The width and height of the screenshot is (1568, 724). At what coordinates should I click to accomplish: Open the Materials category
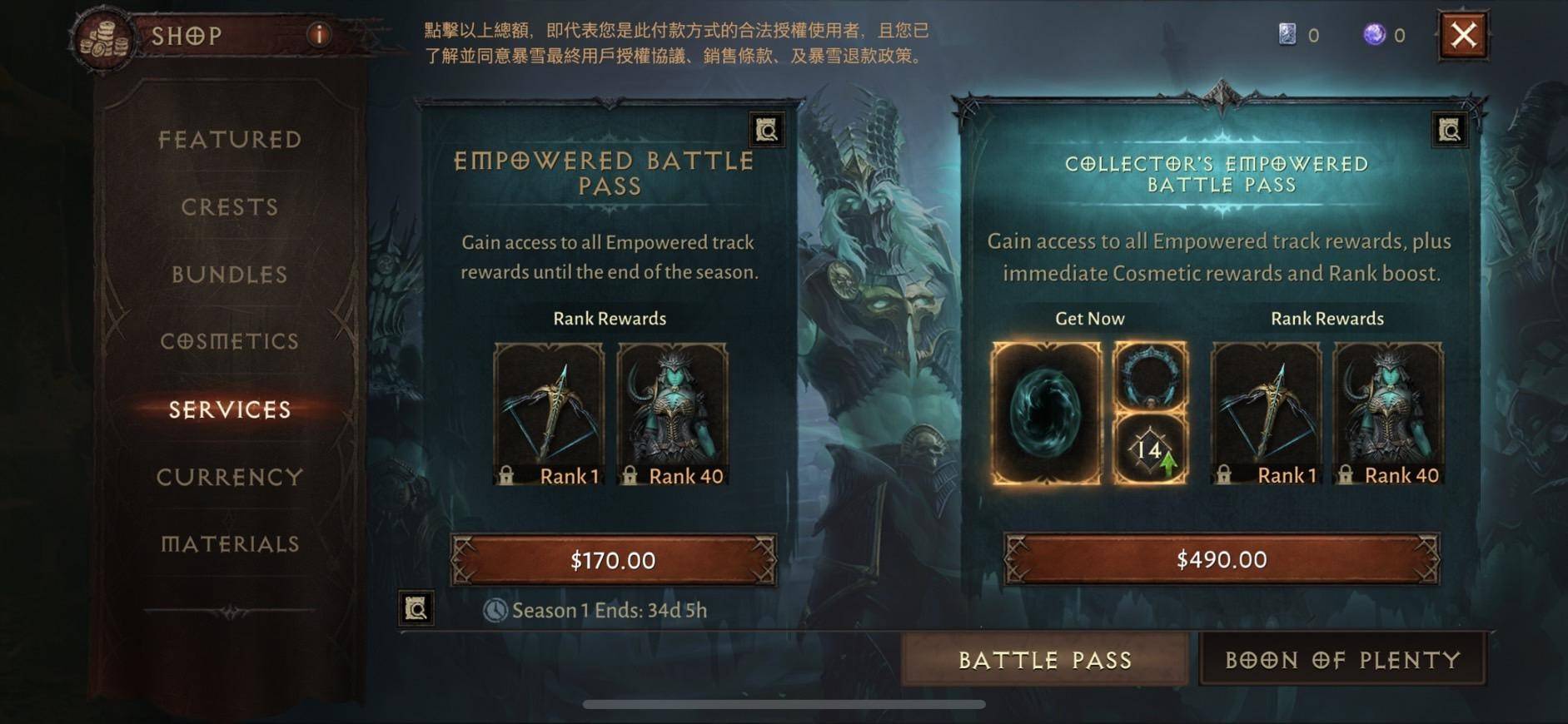(230, 544)
